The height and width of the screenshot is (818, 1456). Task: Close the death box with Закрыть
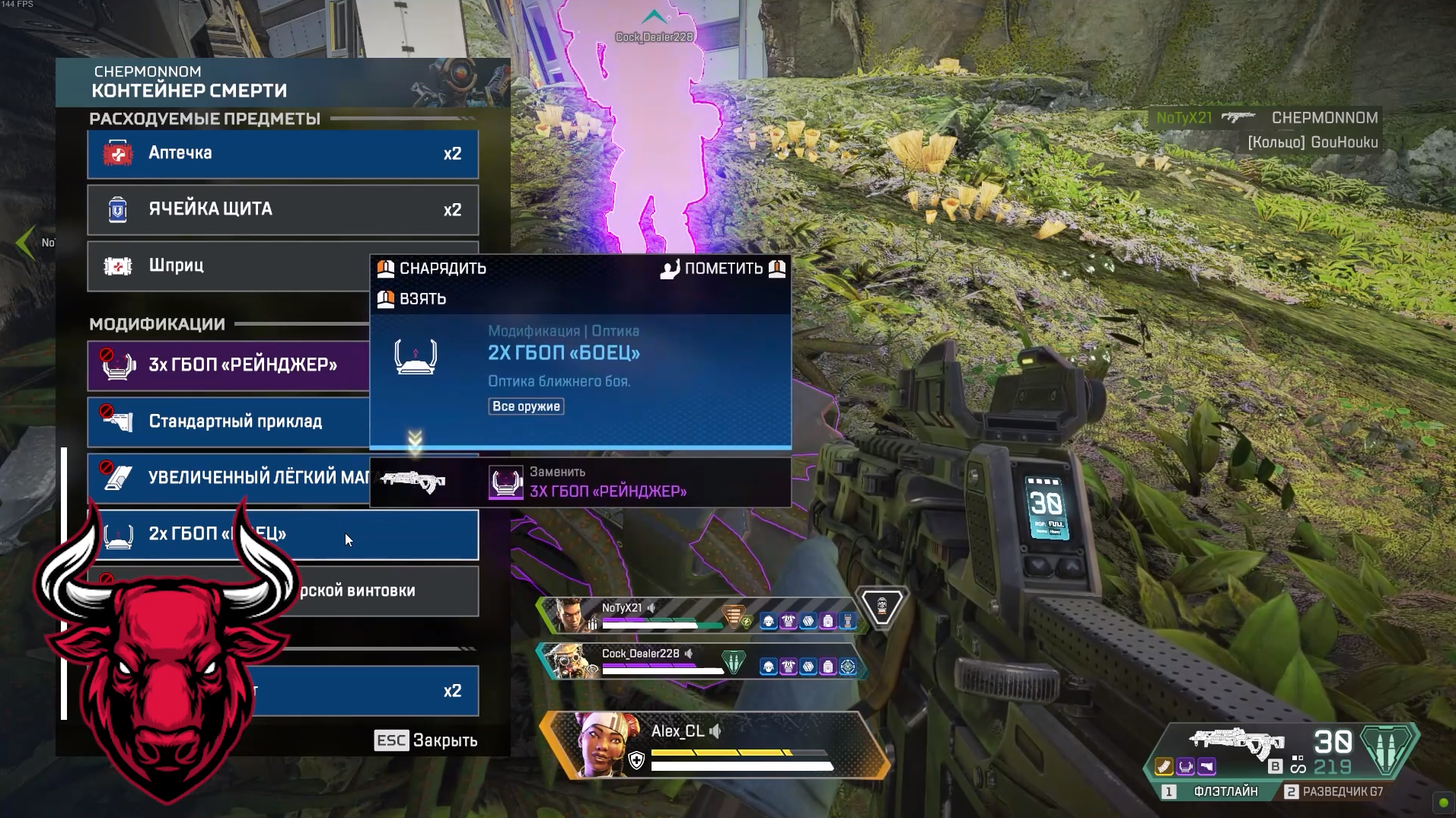coord(426,740)
